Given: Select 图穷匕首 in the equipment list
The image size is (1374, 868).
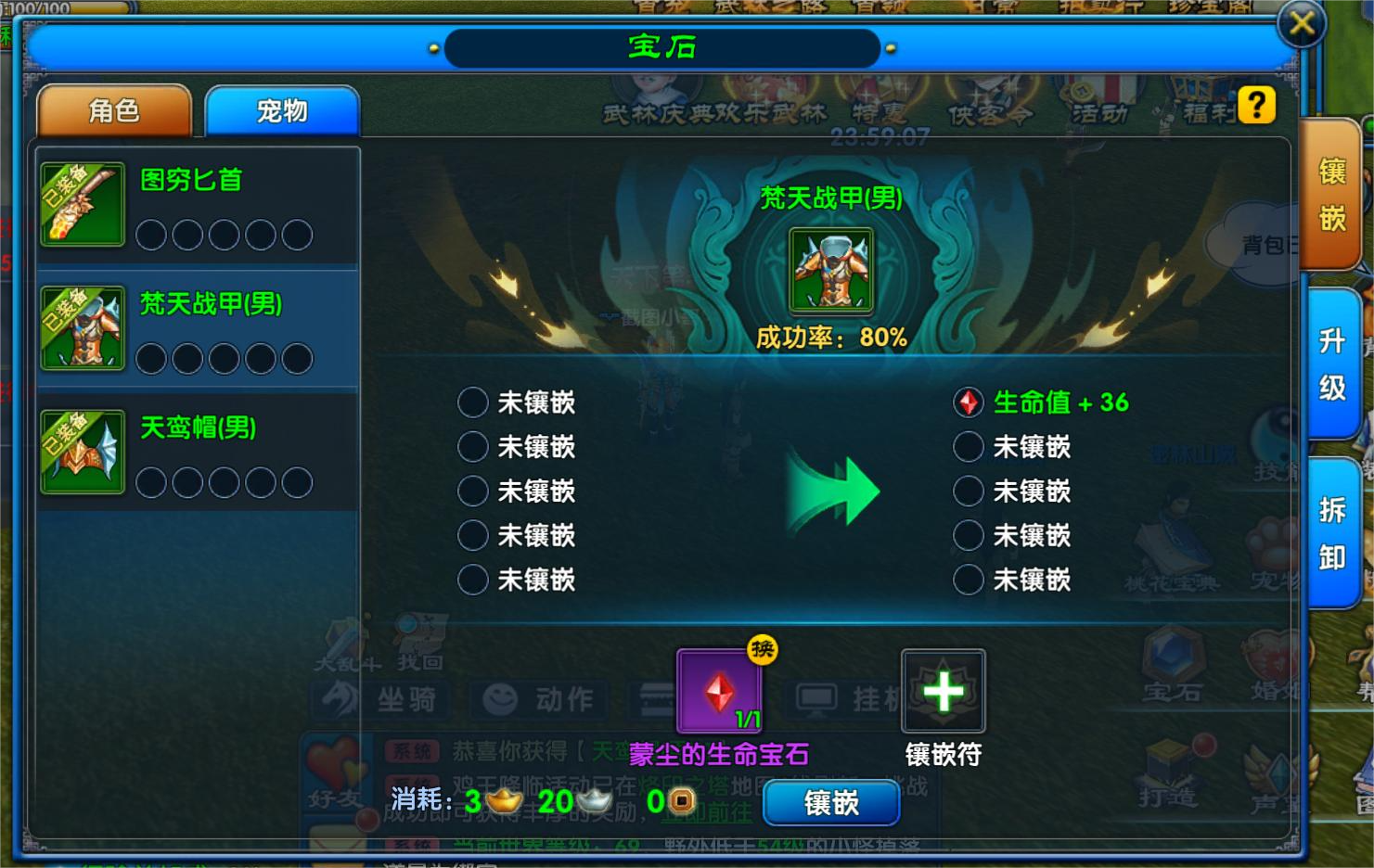Looking at the screenshot, I should [x=198, y=205].
